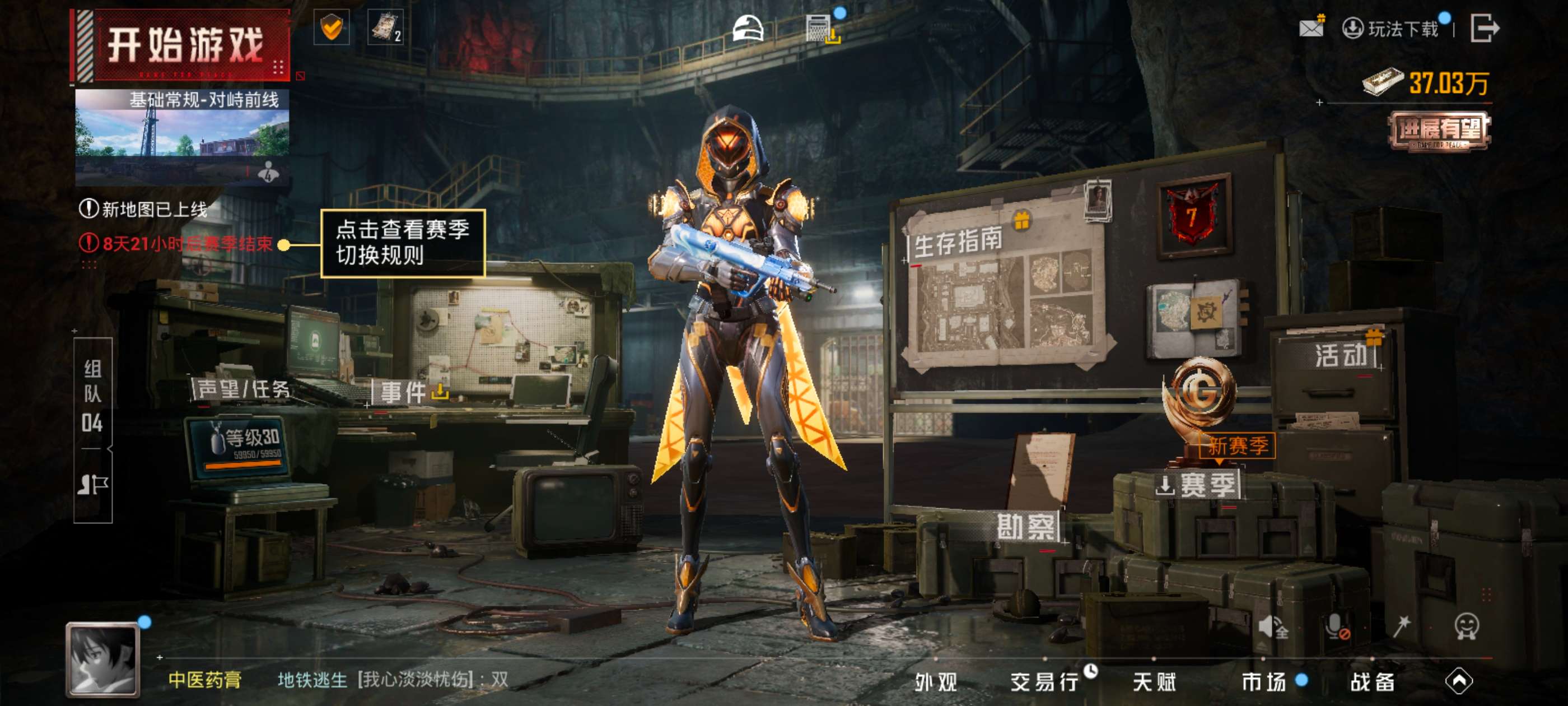Open 玩法下载 mode download
Viewport: 1568px width, 706px height.
tap(1392, 29)
